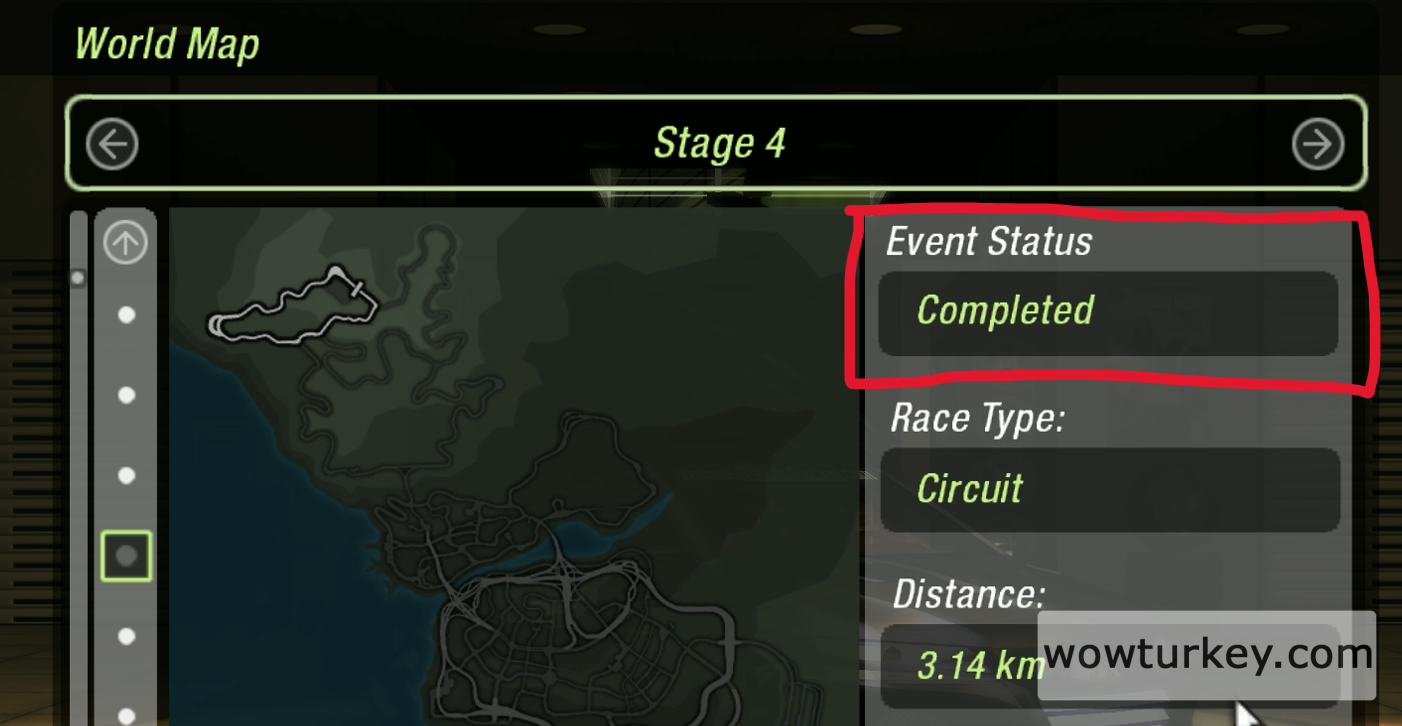Select the World Map heading

click(x=166, y=43)
